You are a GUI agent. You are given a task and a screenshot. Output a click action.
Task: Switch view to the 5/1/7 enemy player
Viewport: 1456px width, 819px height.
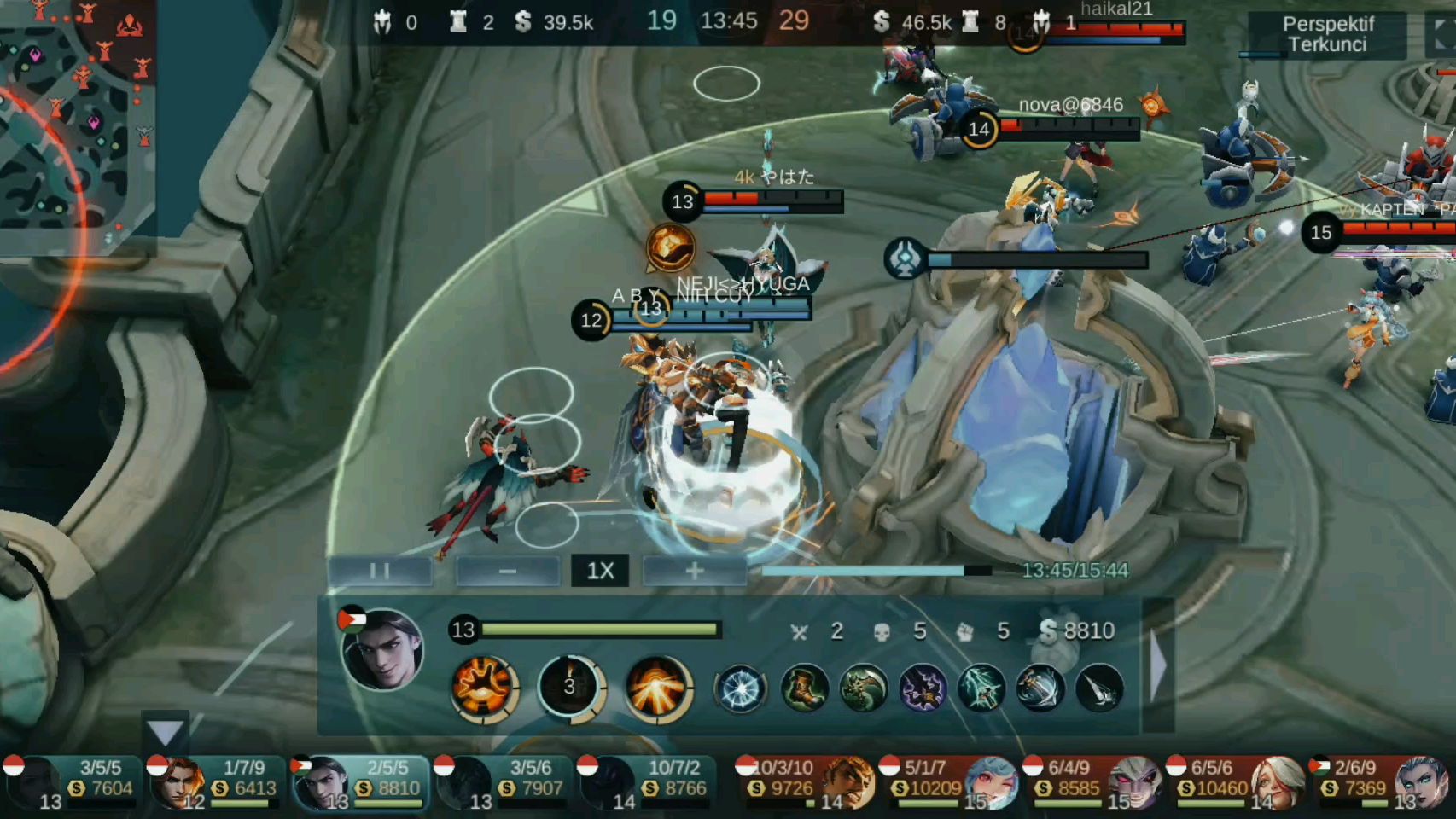[x=949, y=781]
